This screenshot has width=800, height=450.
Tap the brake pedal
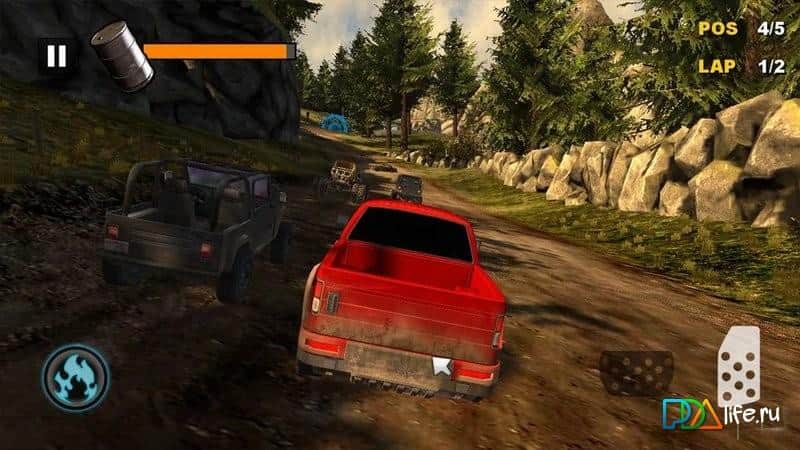click(636, 371)
